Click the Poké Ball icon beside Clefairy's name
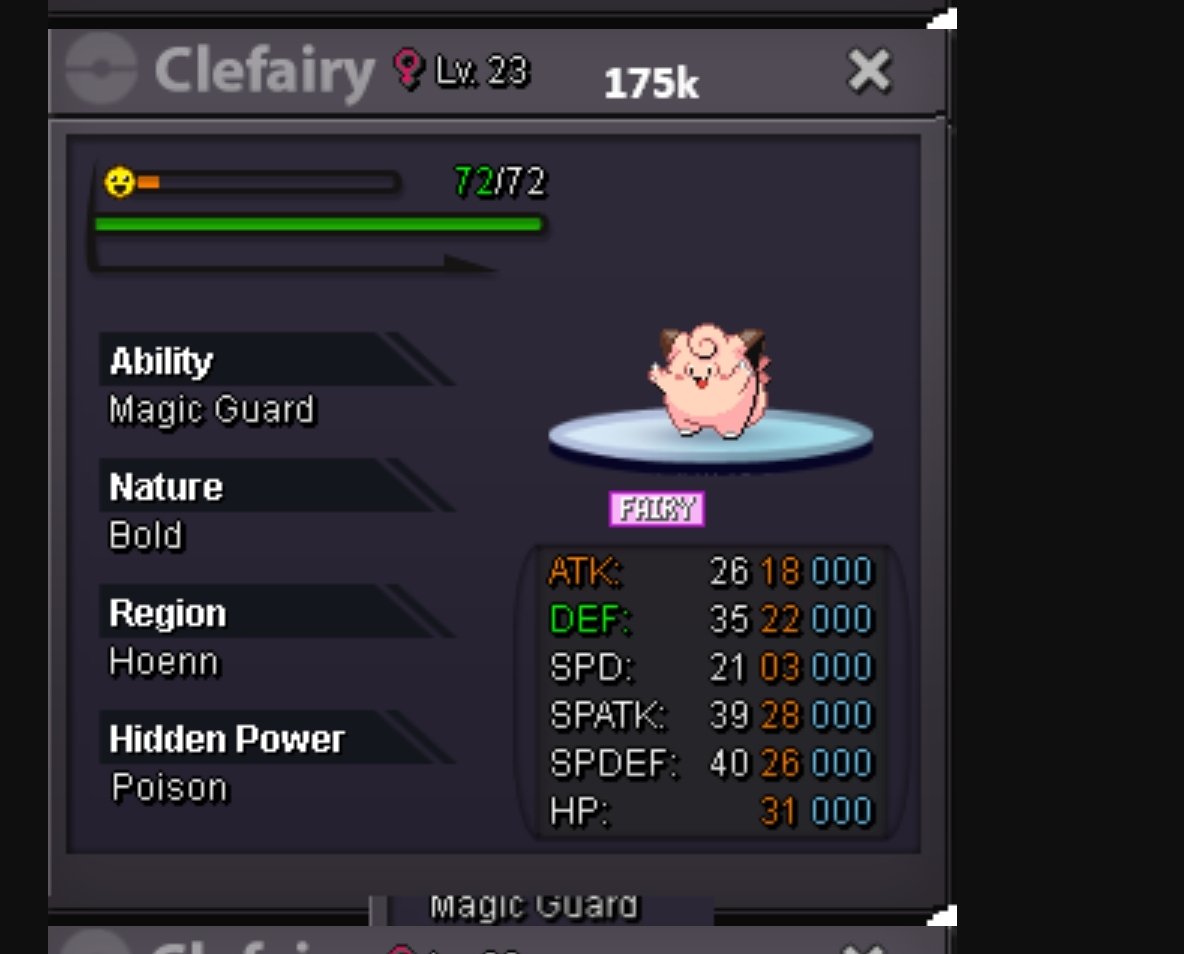 point(101,70)
